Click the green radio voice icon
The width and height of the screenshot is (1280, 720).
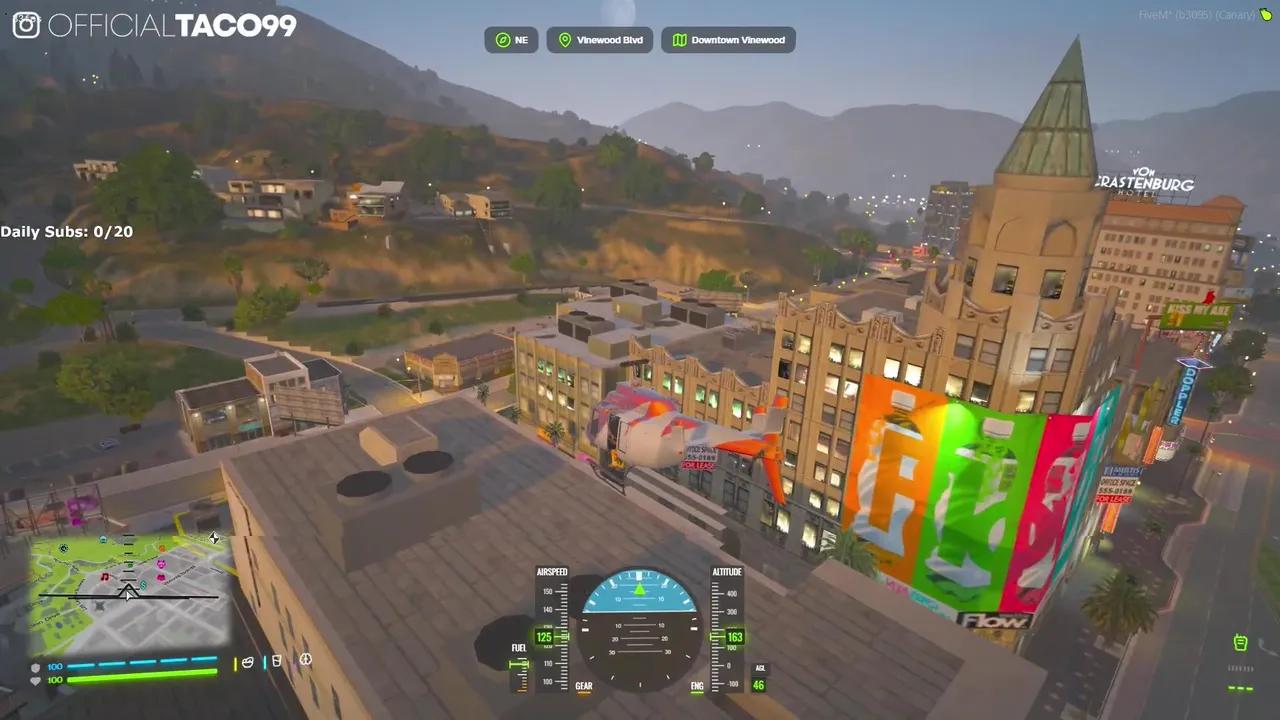pyautogui.click(x=1240, y=642)
